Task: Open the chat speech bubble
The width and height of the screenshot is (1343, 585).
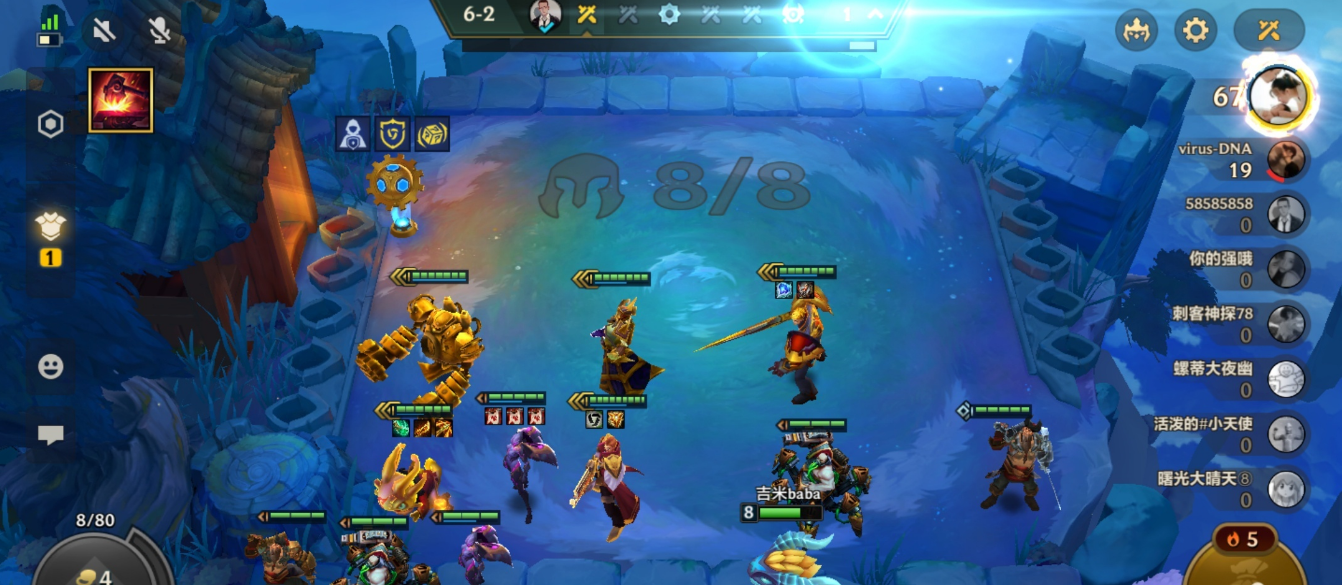Action: (51, 434)
